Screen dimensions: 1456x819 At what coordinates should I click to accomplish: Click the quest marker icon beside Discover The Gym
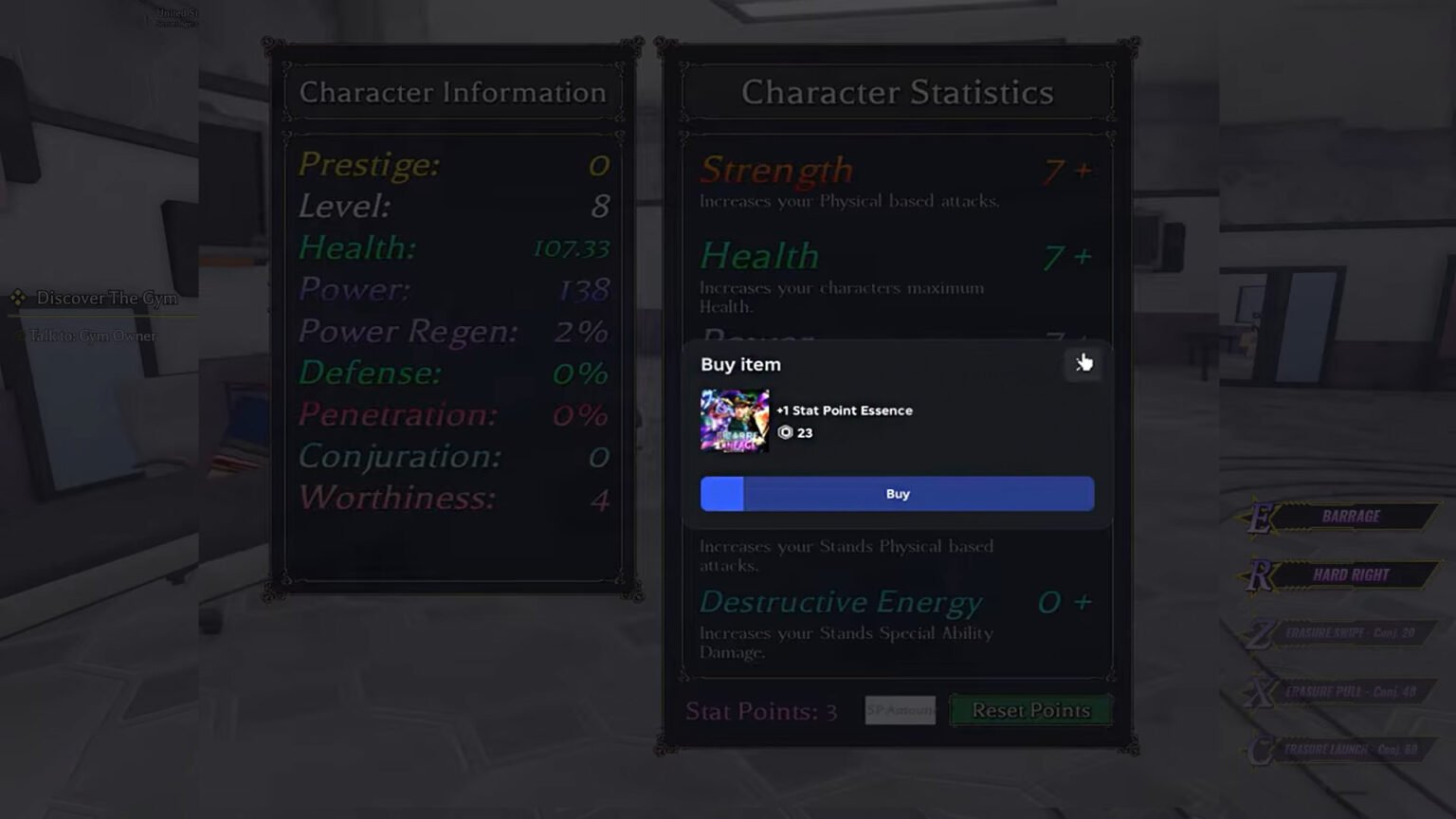18,298
